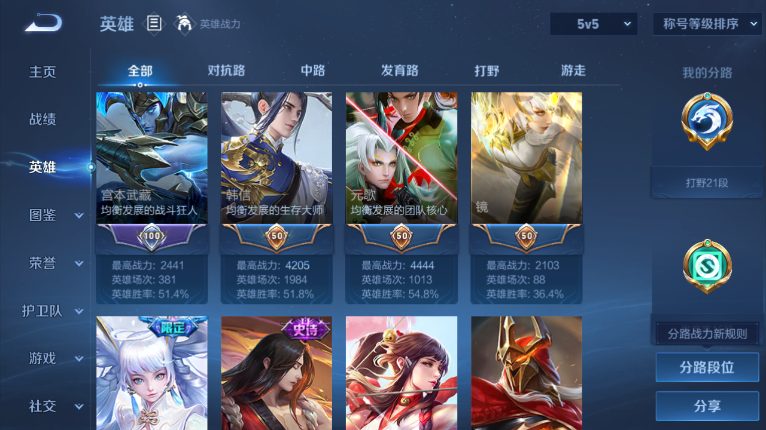Image resolution: width=766 pixels, height=430 pixels.
Task: Expand the 荣誉 sidebar menu
Action: click(48, 263)
